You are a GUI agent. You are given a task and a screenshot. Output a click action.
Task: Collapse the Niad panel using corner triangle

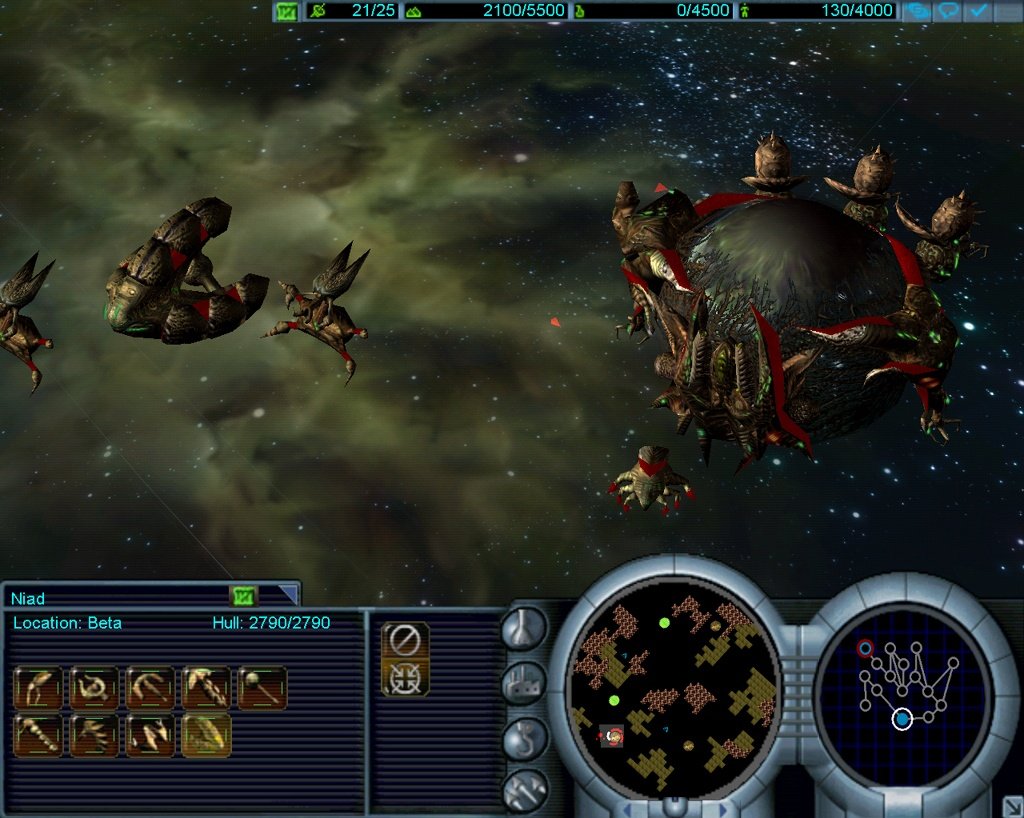click(288, 596)
